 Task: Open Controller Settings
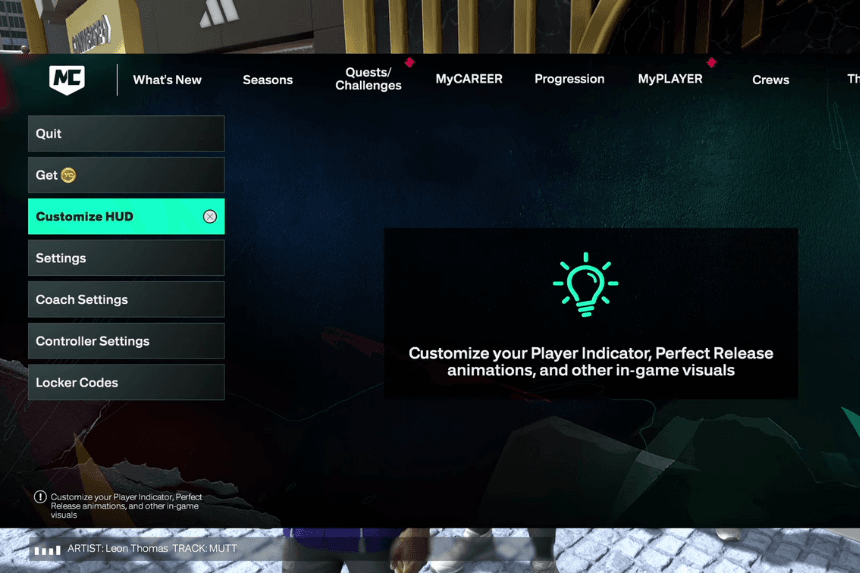(x=126, y=341)
